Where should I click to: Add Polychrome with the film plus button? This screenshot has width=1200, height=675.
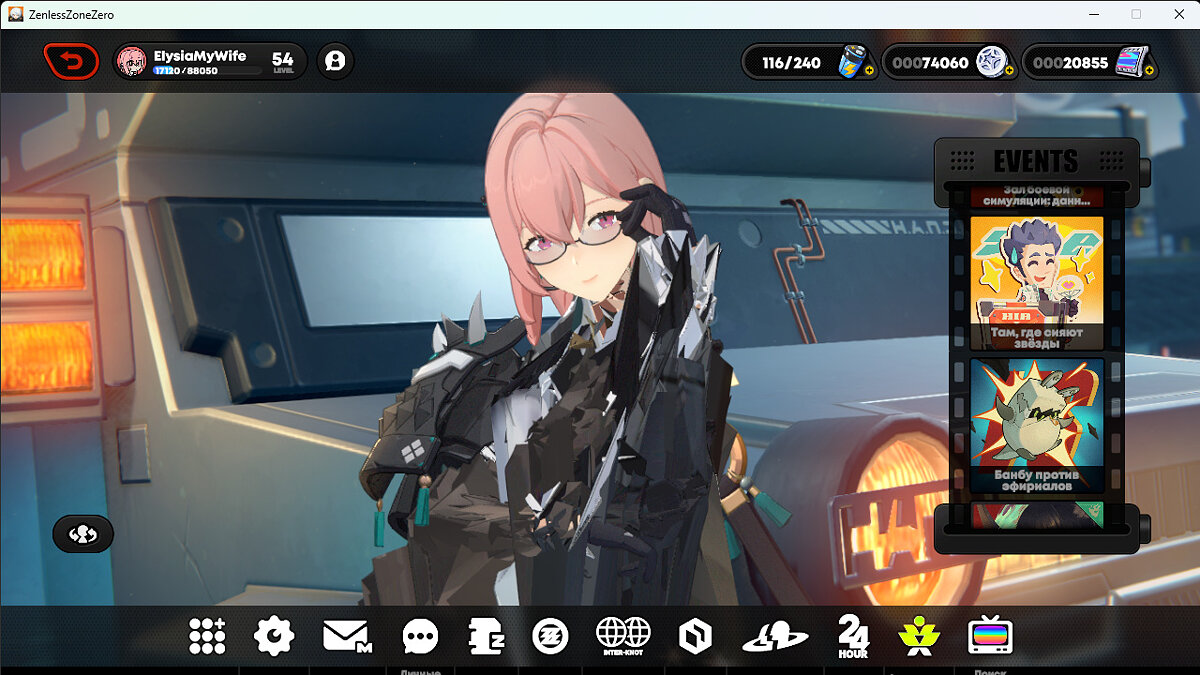(x=1149, y=71)
